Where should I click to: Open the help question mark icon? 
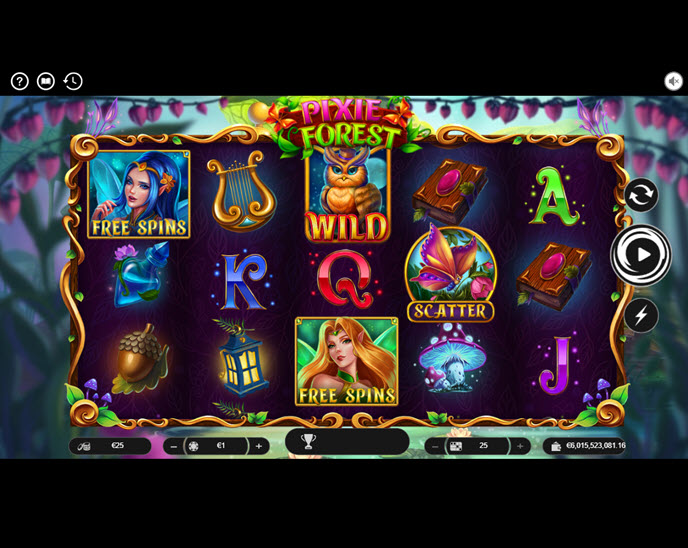tap(20, 82)
